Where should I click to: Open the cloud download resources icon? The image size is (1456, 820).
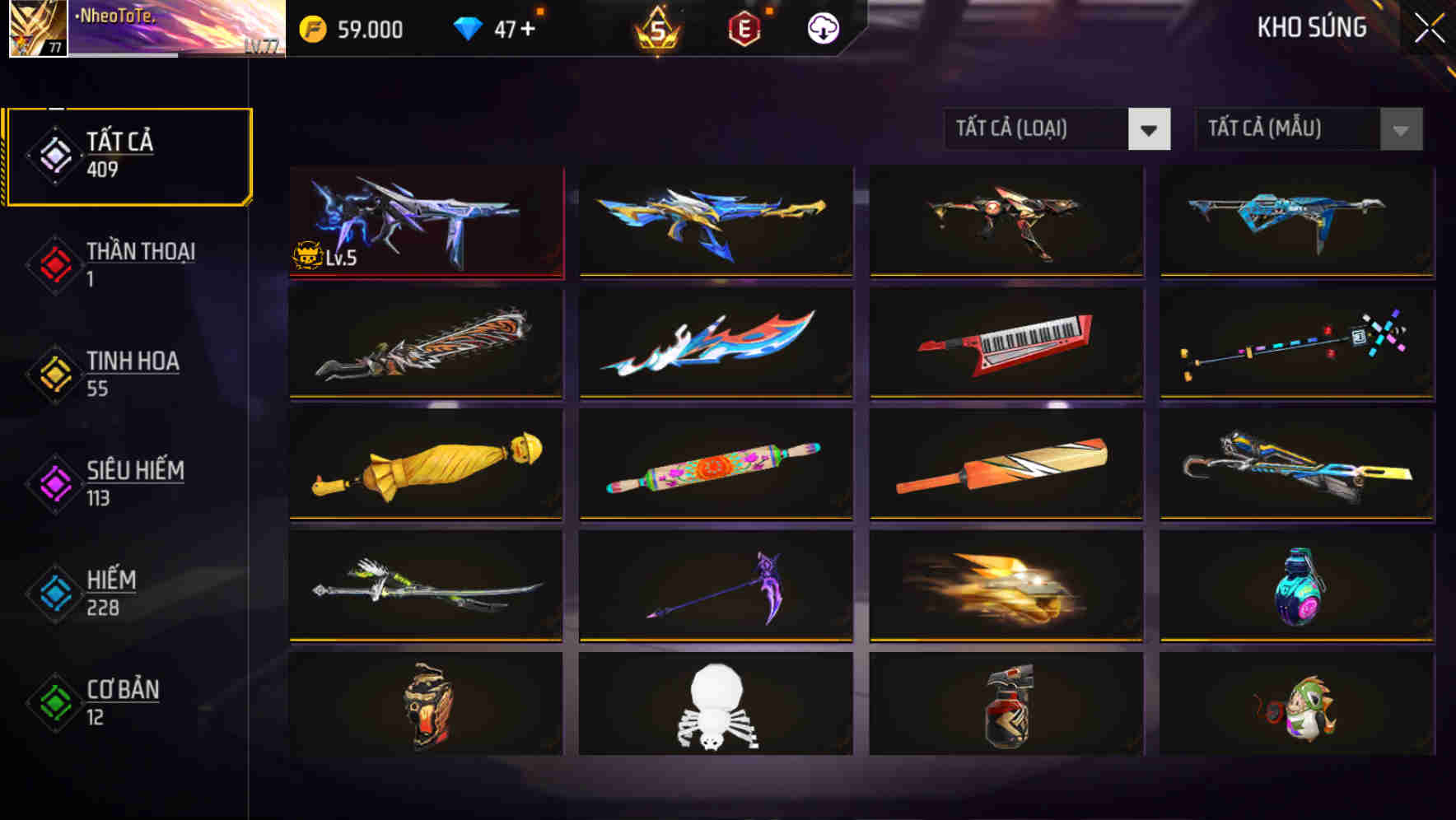823,28
